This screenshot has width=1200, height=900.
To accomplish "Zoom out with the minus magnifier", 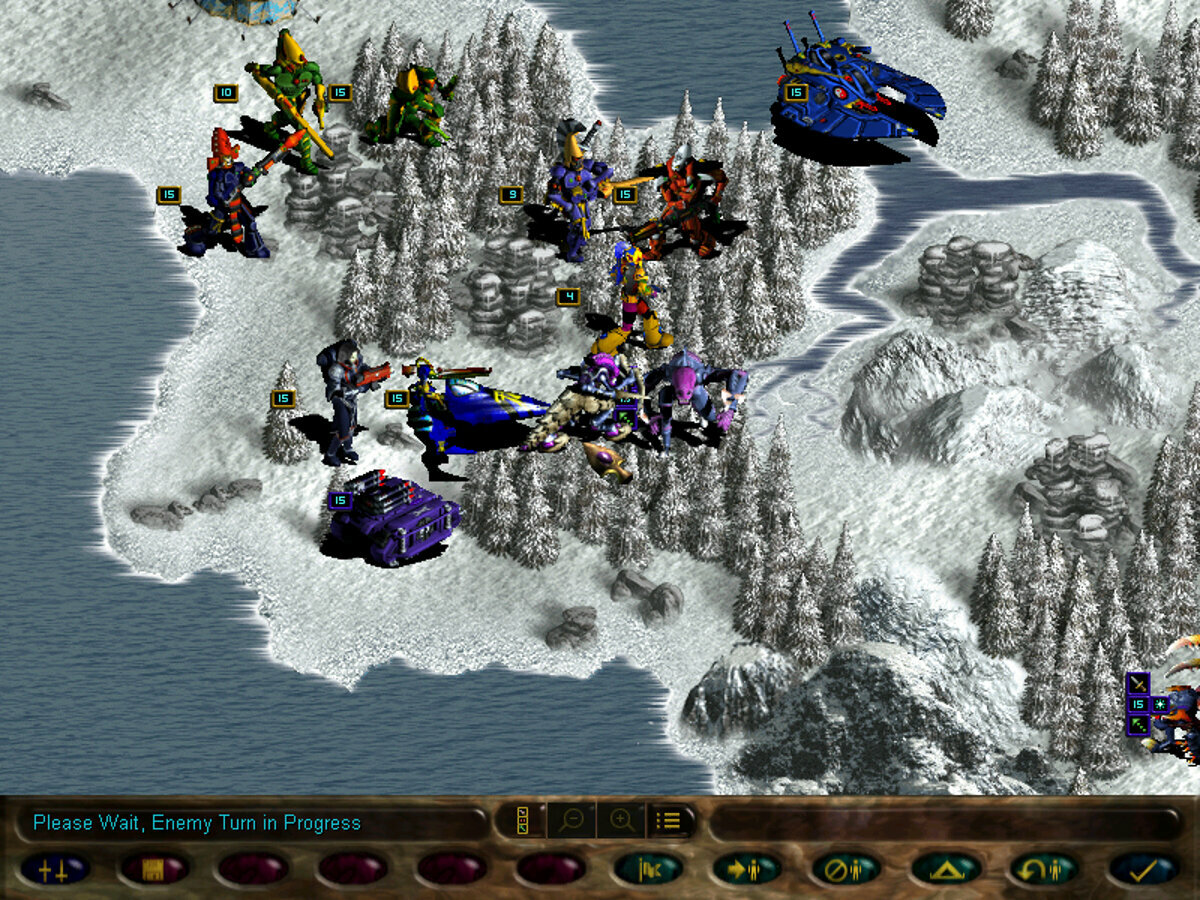I will (x=572, y=821).
